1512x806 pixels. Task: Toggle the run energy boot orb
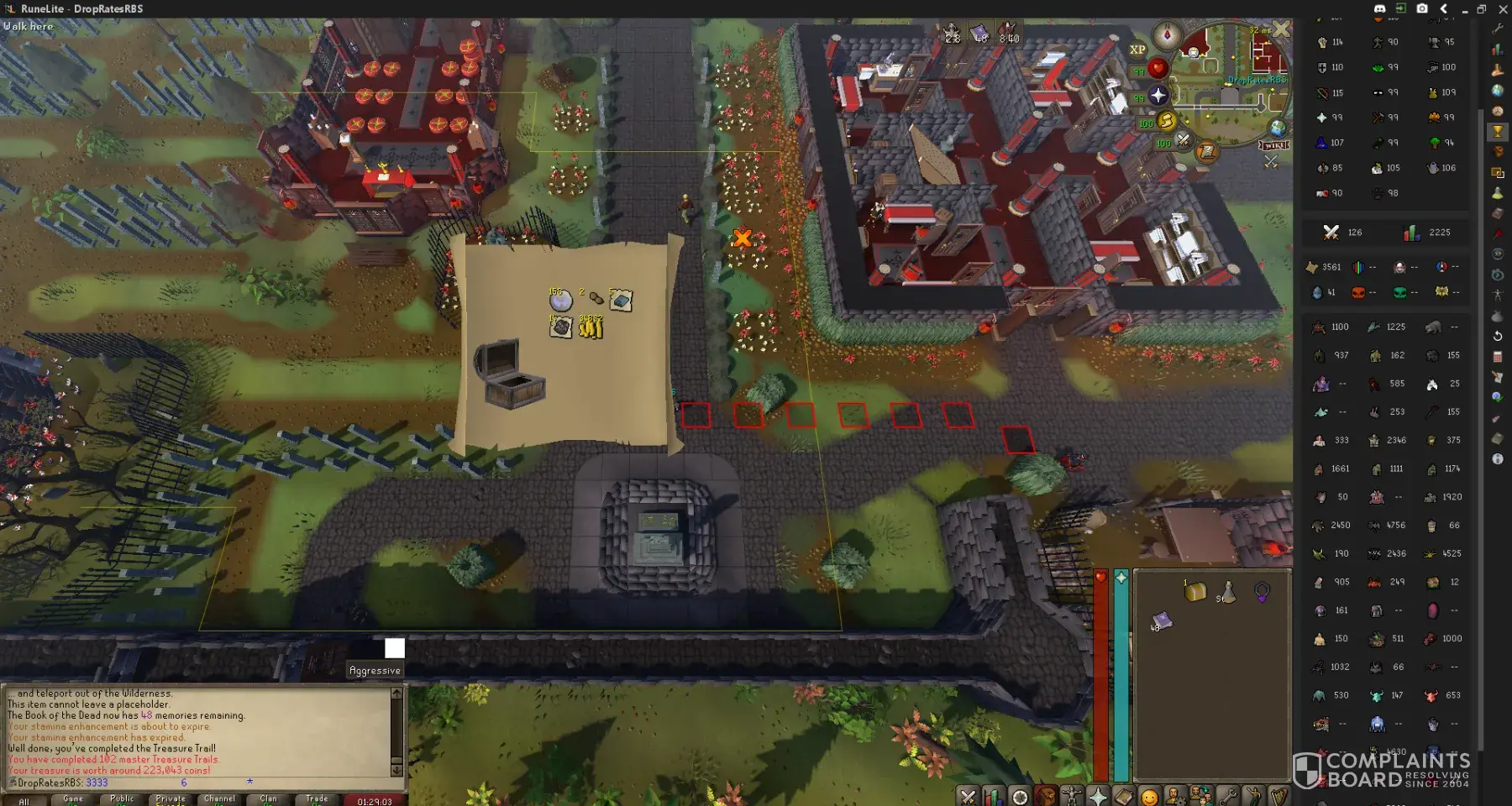(1167, 122)
